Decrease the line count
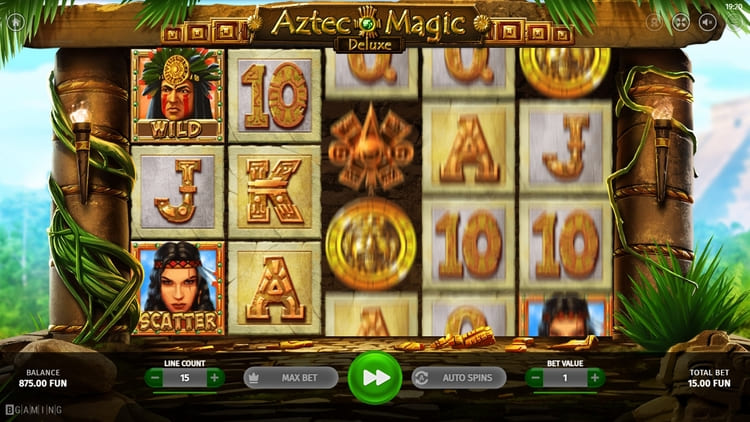Image resolution: width=750 pixels, height=422 pixels. click(154, 378)
